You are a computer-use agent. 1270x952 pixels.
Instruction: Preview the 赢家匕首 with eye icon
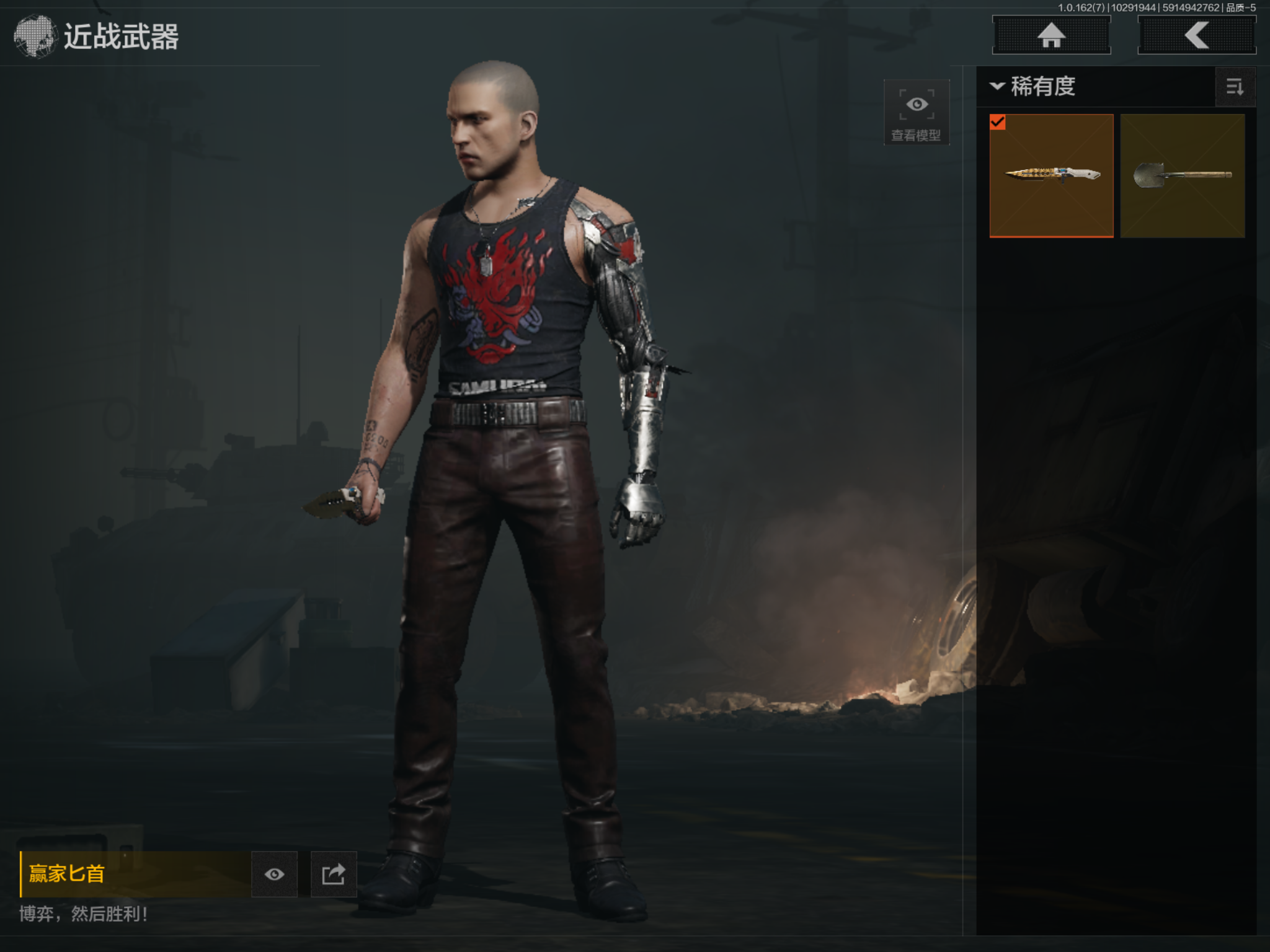(x=274, y=874)
